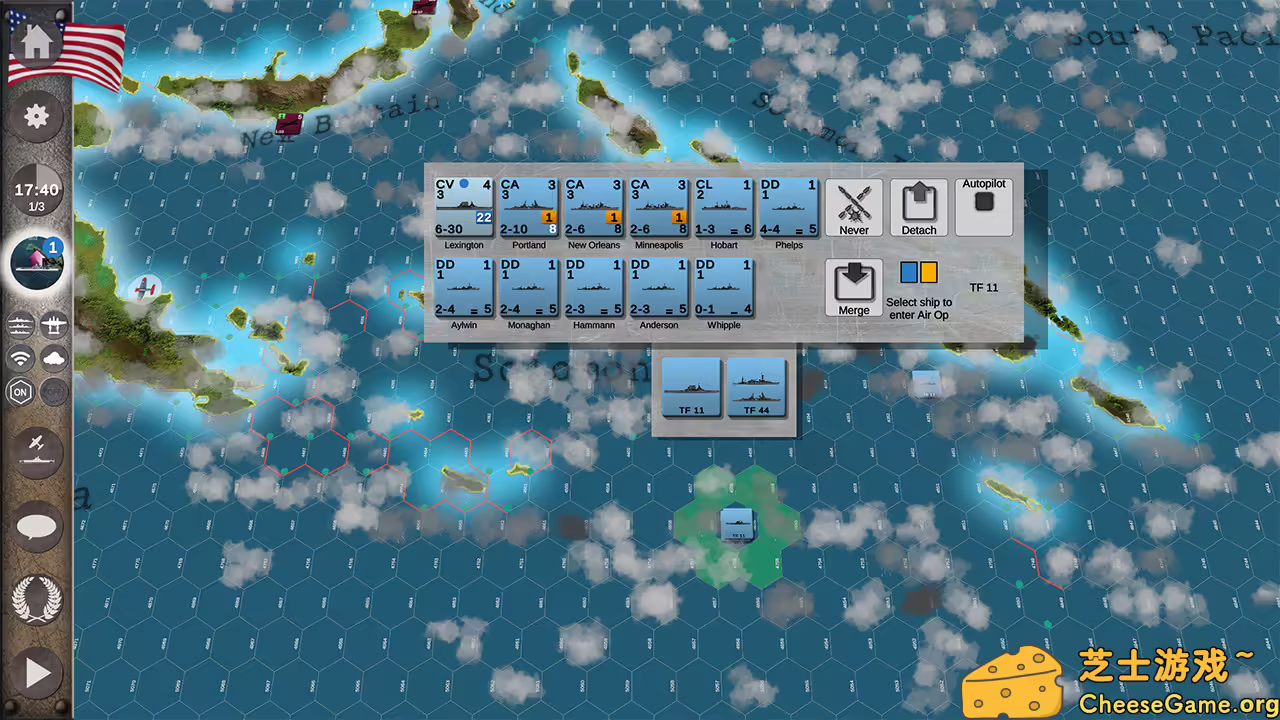Open the settings gear icon
This screenshot has height=720, width=1280.
37,116
